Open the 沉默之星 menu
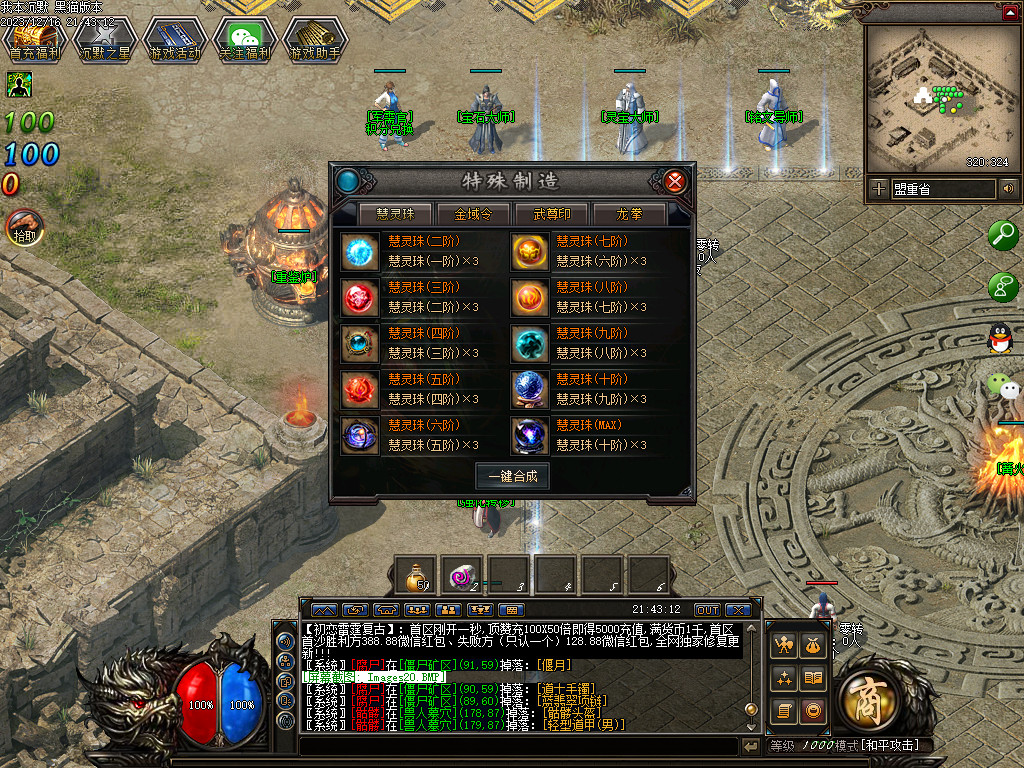Screen dimensions: 1024x768 pos(104,38)
